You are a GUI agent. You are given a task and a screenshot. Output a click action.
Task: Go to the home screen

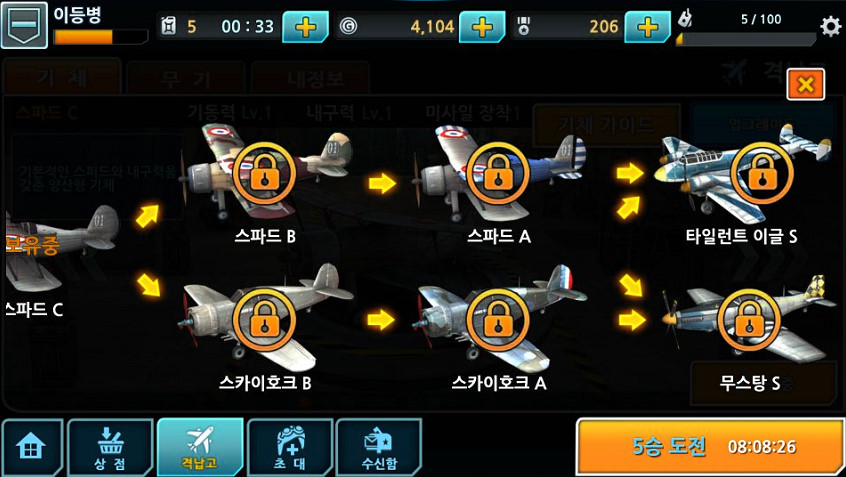pyautogui.click(x=31, y=447)
